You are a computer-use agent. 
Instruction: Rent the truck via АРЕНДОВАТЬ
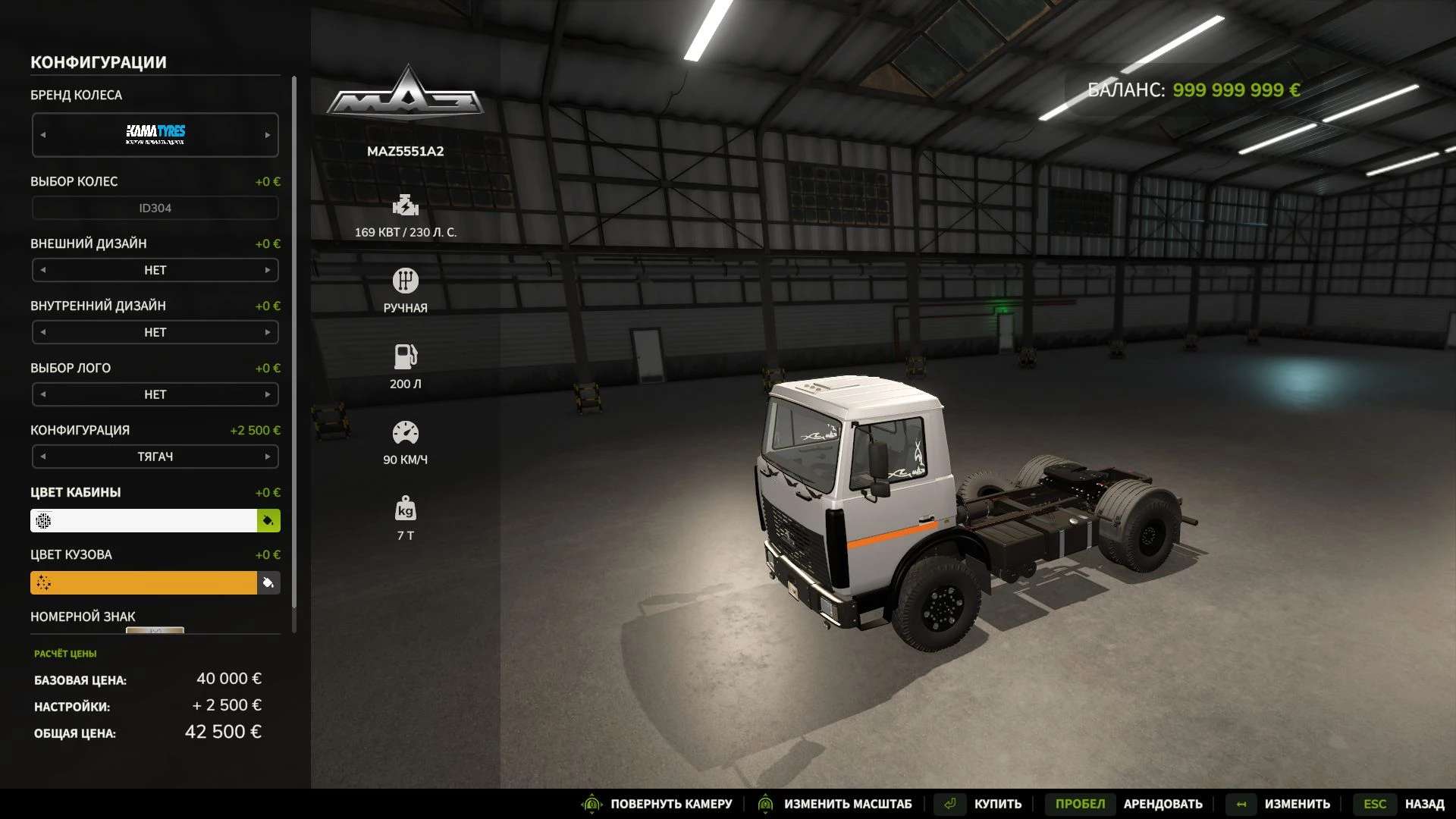(1162, 804)
